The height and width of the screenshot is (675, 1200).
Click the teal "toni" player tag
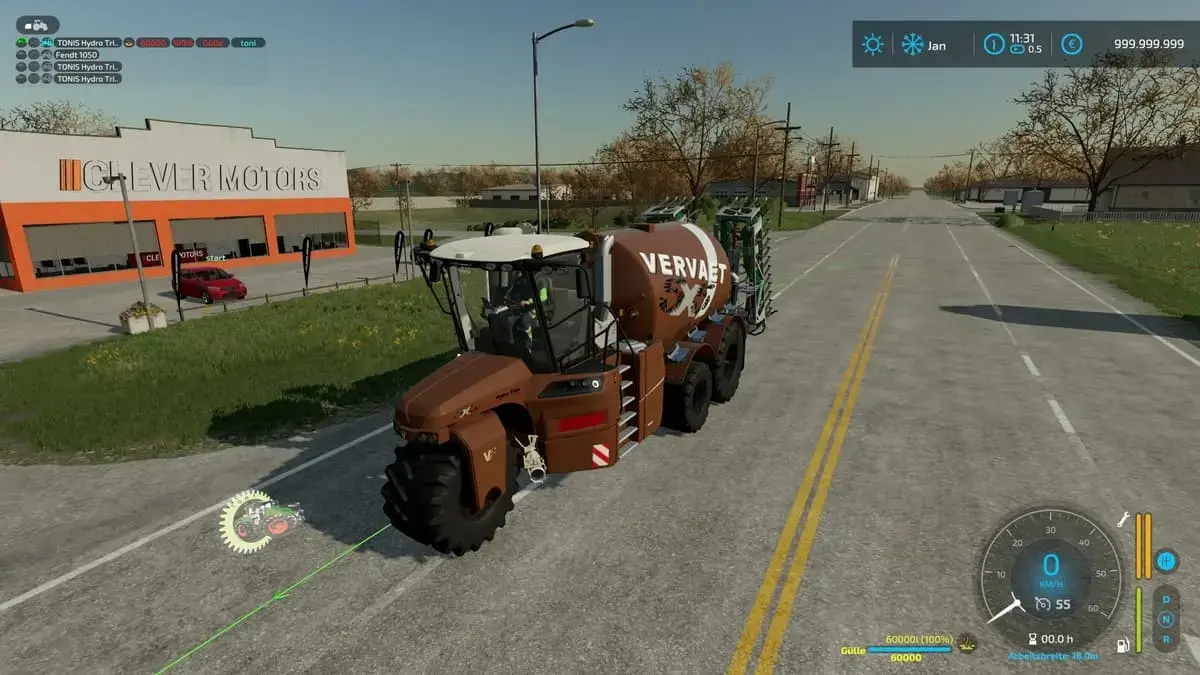click(248, 43)
